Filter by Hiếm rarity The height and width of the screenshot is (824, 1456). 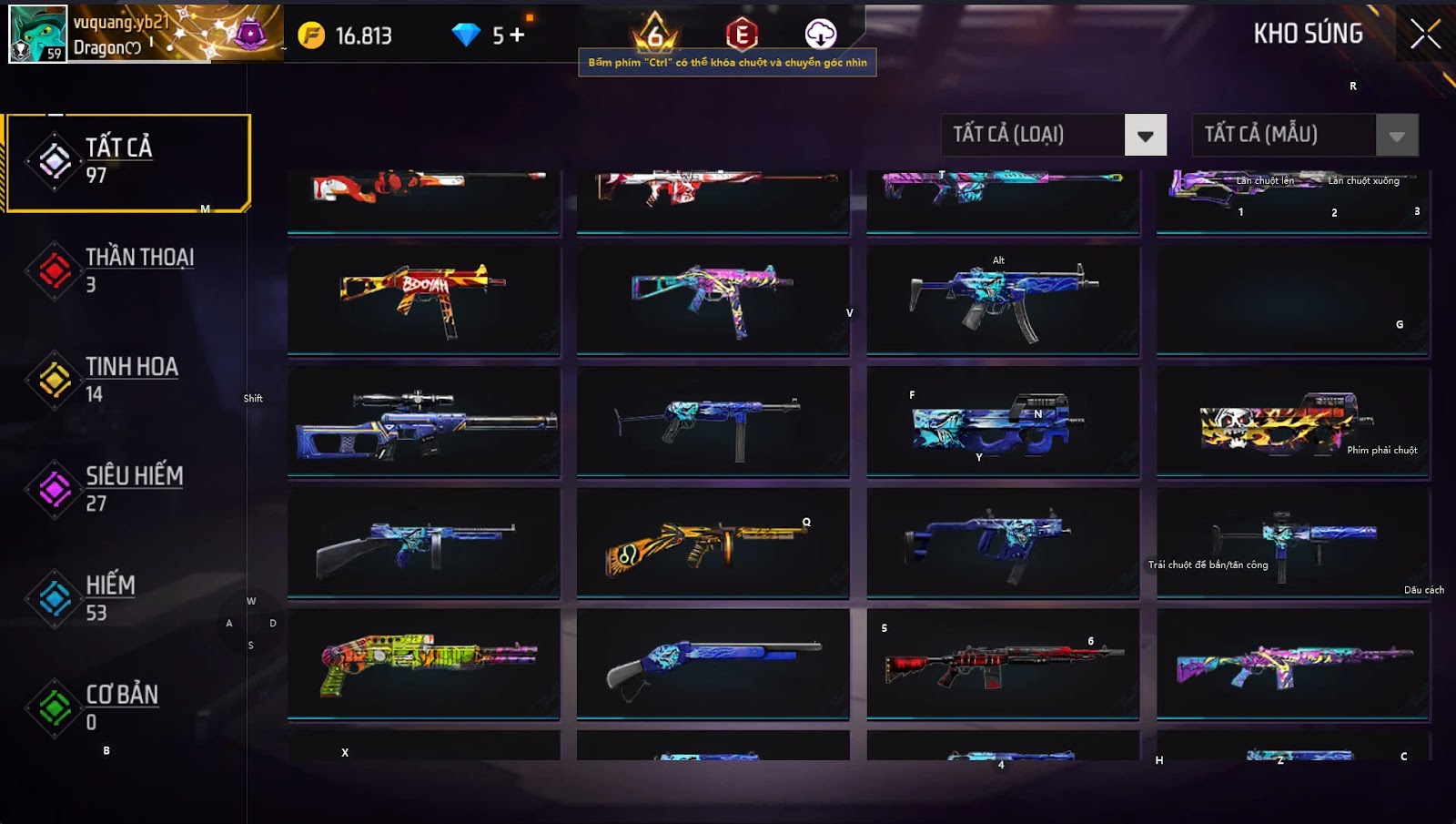[128, 598]
